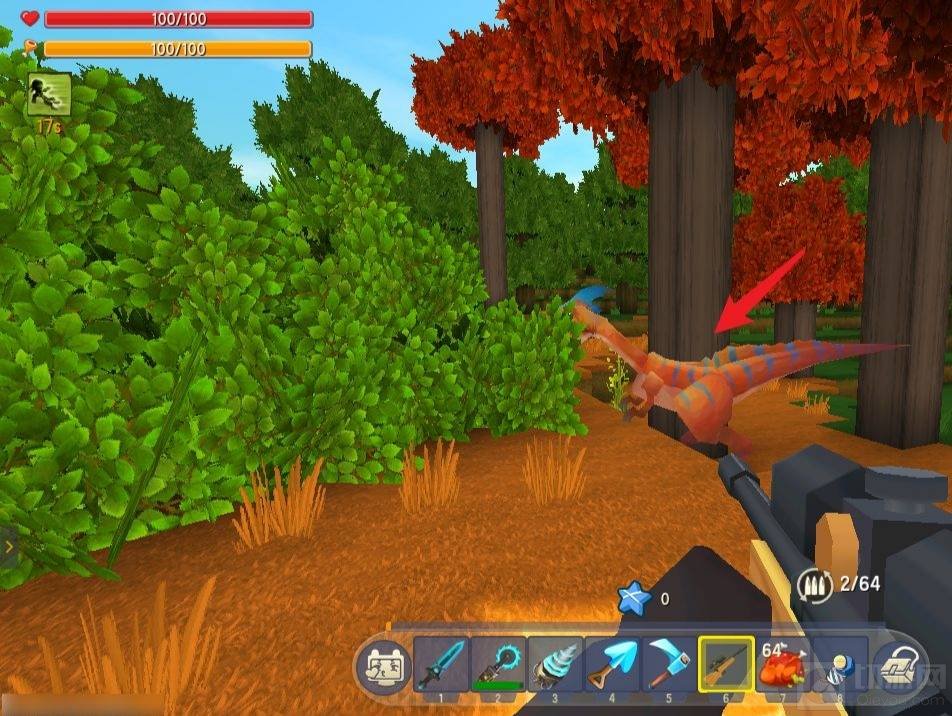Image resolution: width=952 pixels, height=716 pixels.
Task: Expand the side panel arrow tab
Action: click(x=9, y=547)
